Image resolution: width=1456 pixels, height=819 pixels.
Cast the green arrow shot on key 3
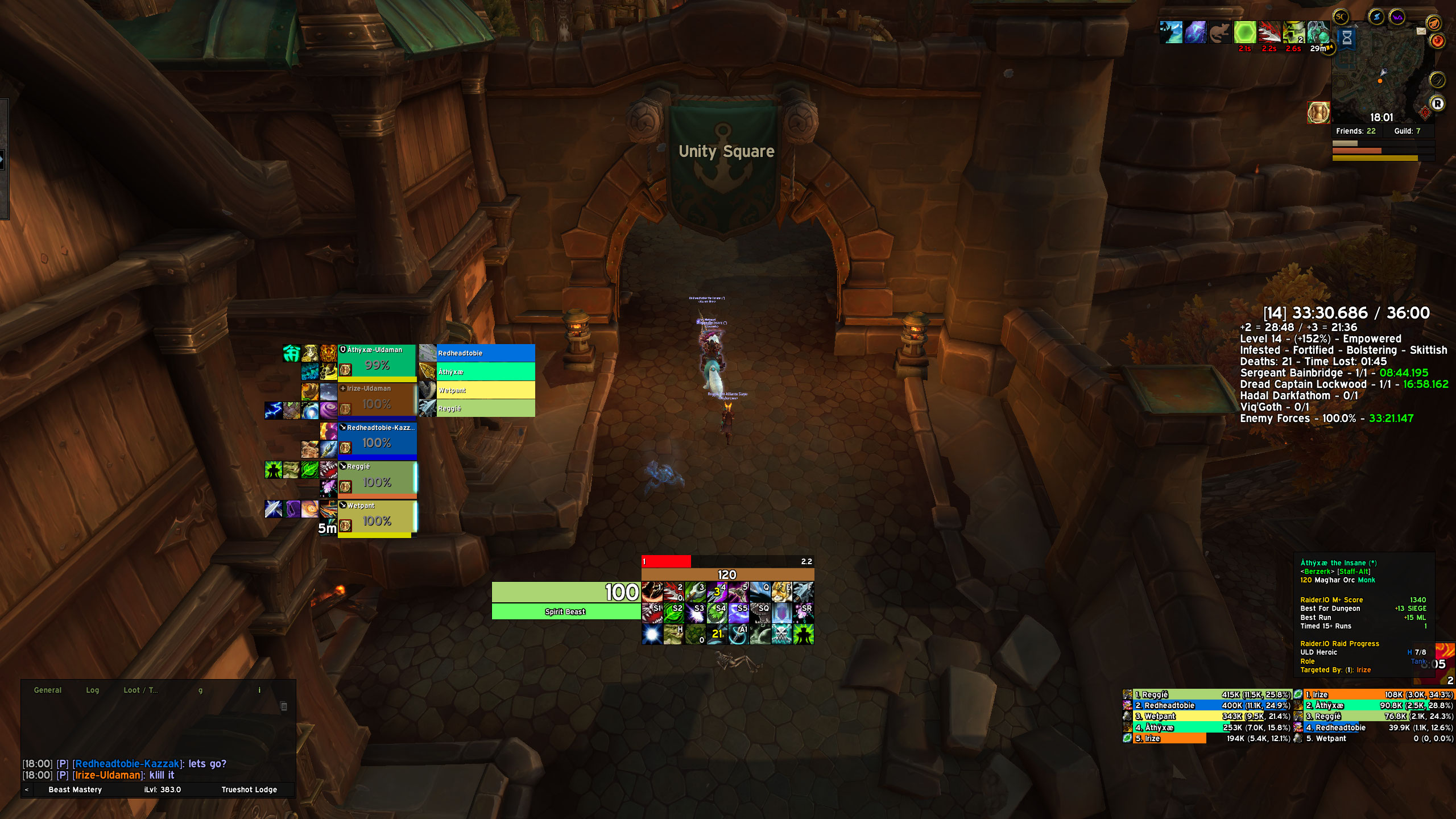(695, 592)
